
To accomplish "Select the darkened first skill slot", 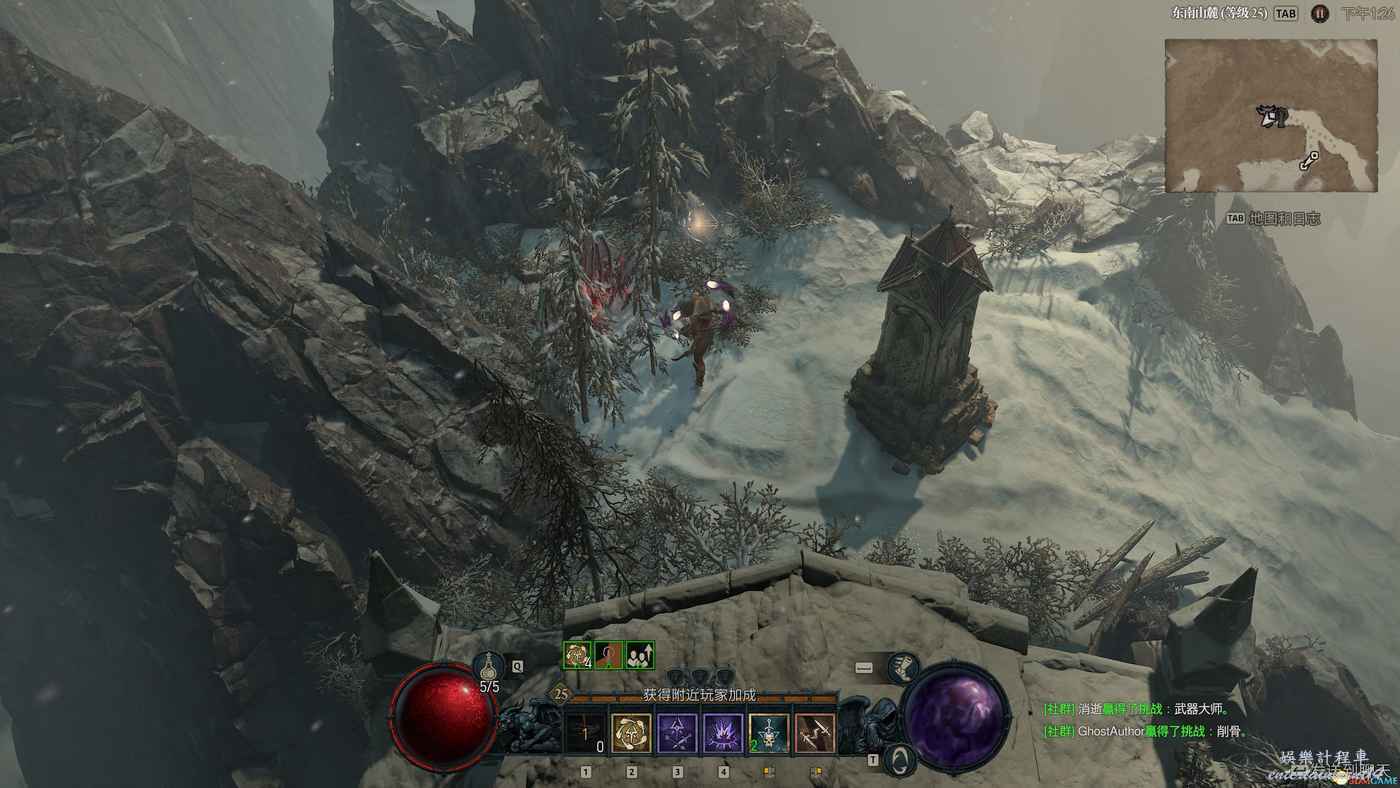I will pyautogui.click(x=586, y=733).
